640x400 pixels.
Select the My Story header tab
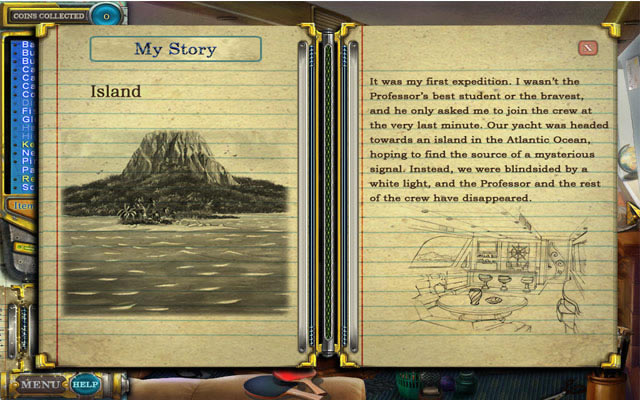click(175, 49)
